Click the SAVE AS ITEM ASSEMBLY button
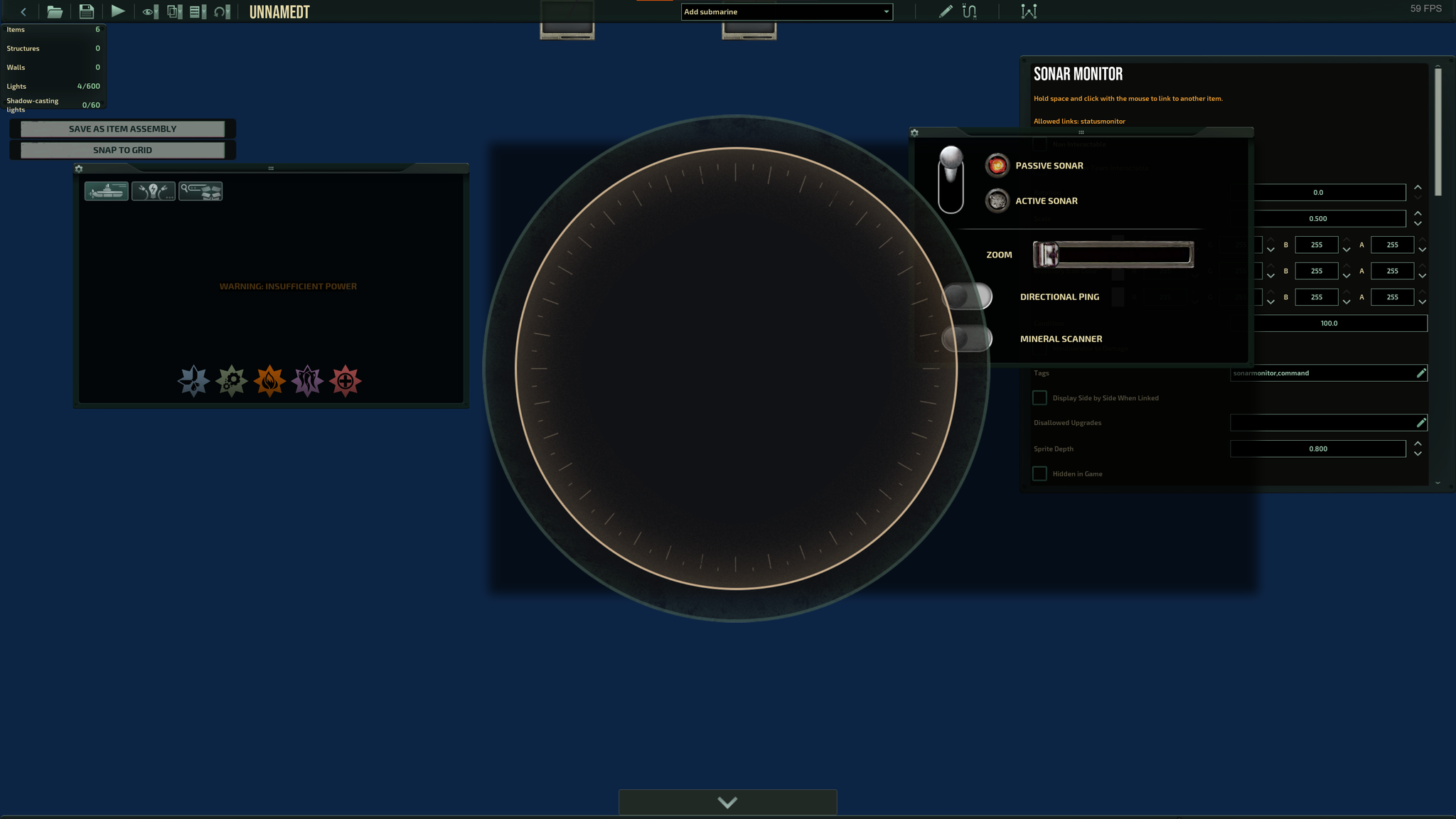The width and height of the screenshot is (1456, 819). 122,129
